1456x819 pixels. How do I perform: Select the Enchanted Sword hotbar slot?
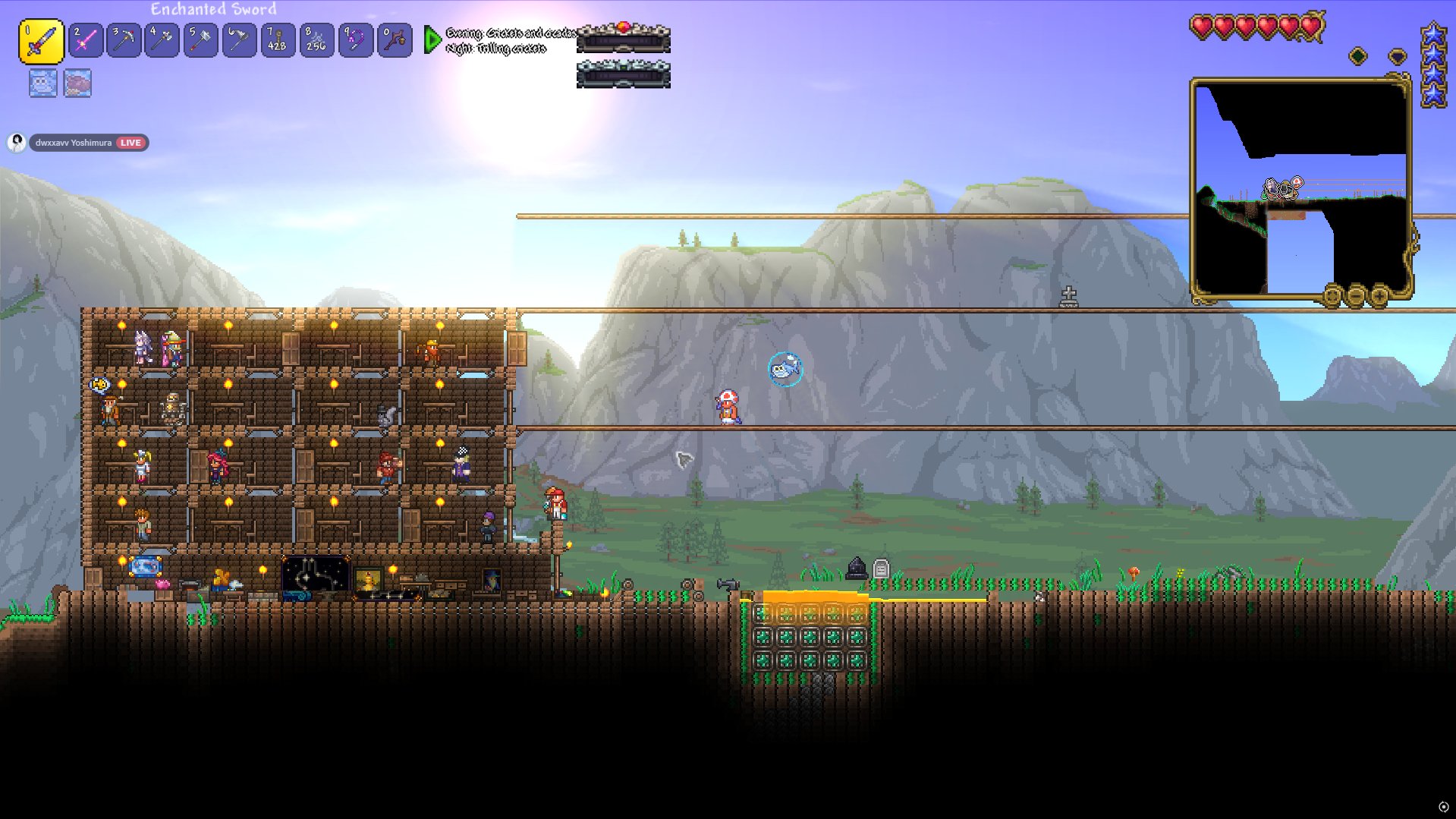(41, 41)
